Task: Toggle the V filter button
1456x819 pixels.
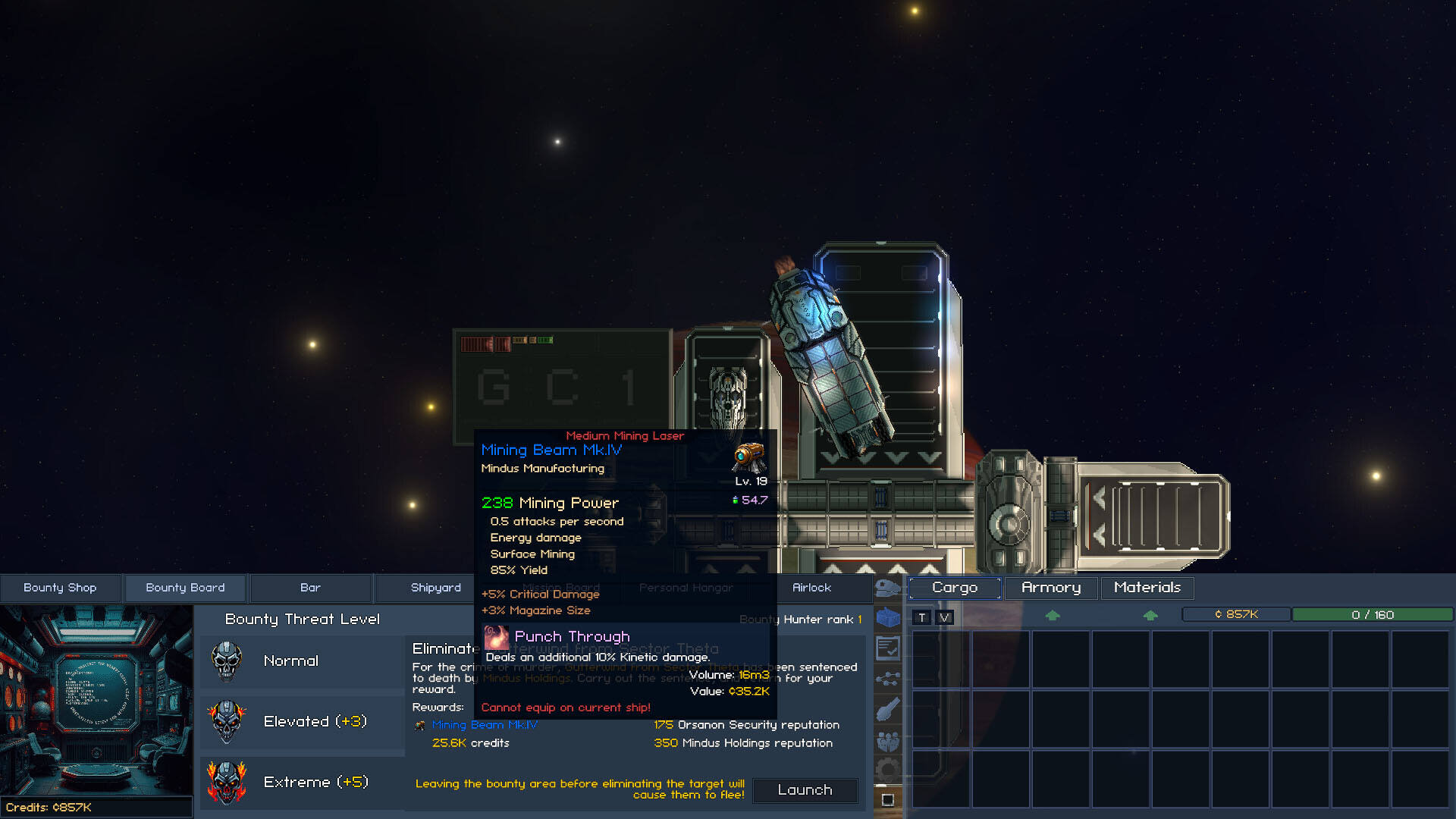Action: tap(945, 617)
